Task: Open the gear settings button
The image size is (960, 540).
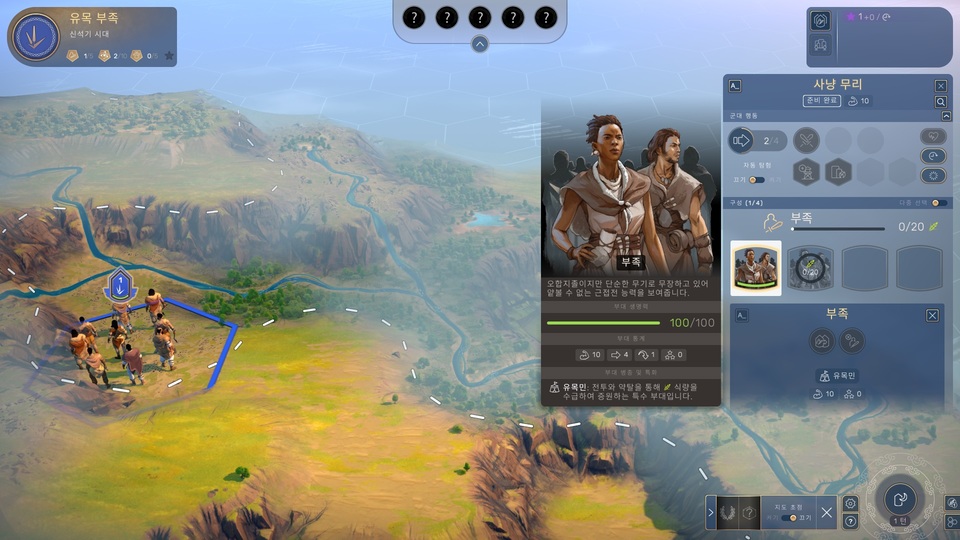Action: point(851,503)
